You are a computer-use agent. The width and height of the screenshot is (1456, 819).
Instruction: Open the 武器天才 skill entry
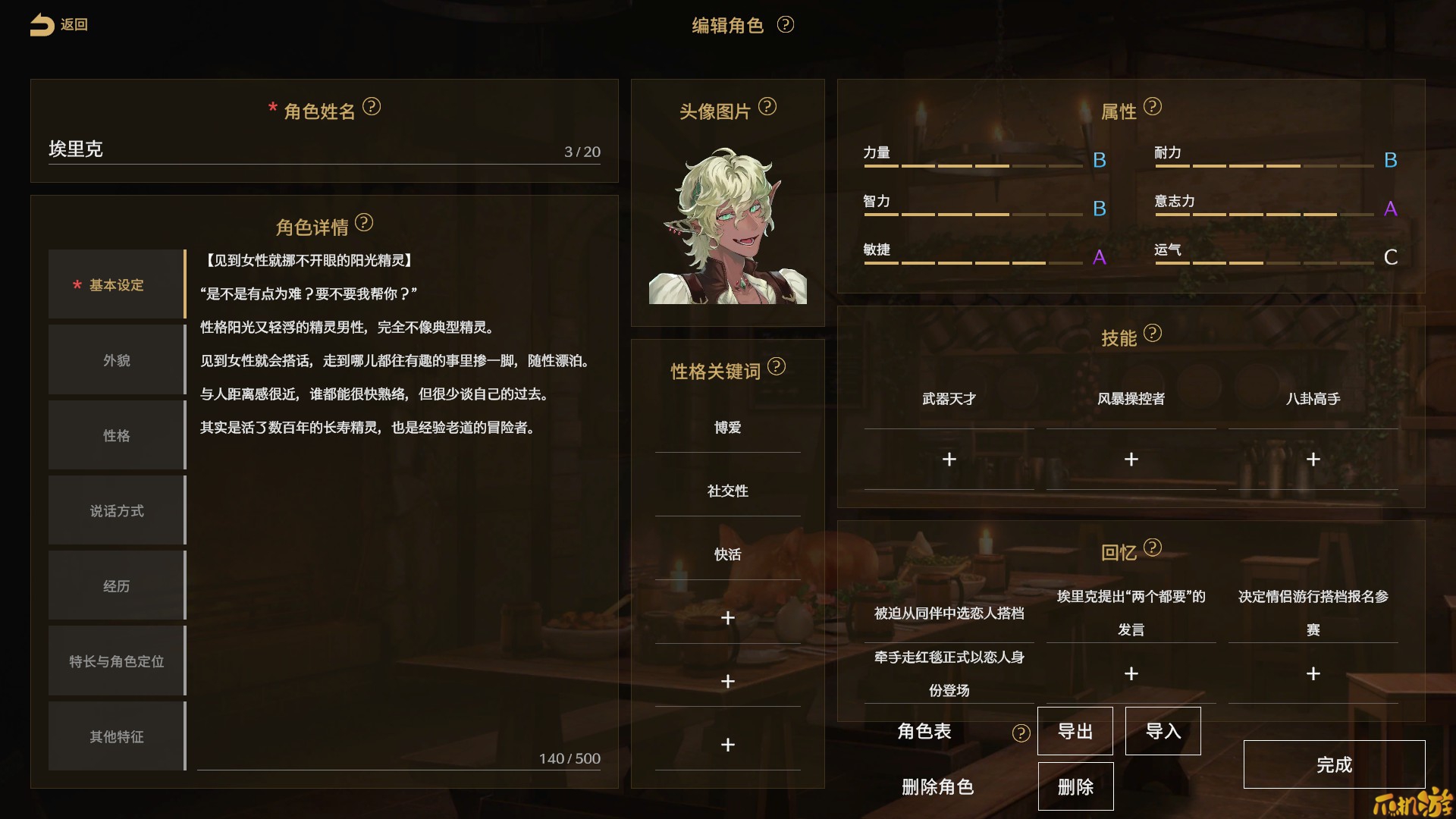click(949, 399)
